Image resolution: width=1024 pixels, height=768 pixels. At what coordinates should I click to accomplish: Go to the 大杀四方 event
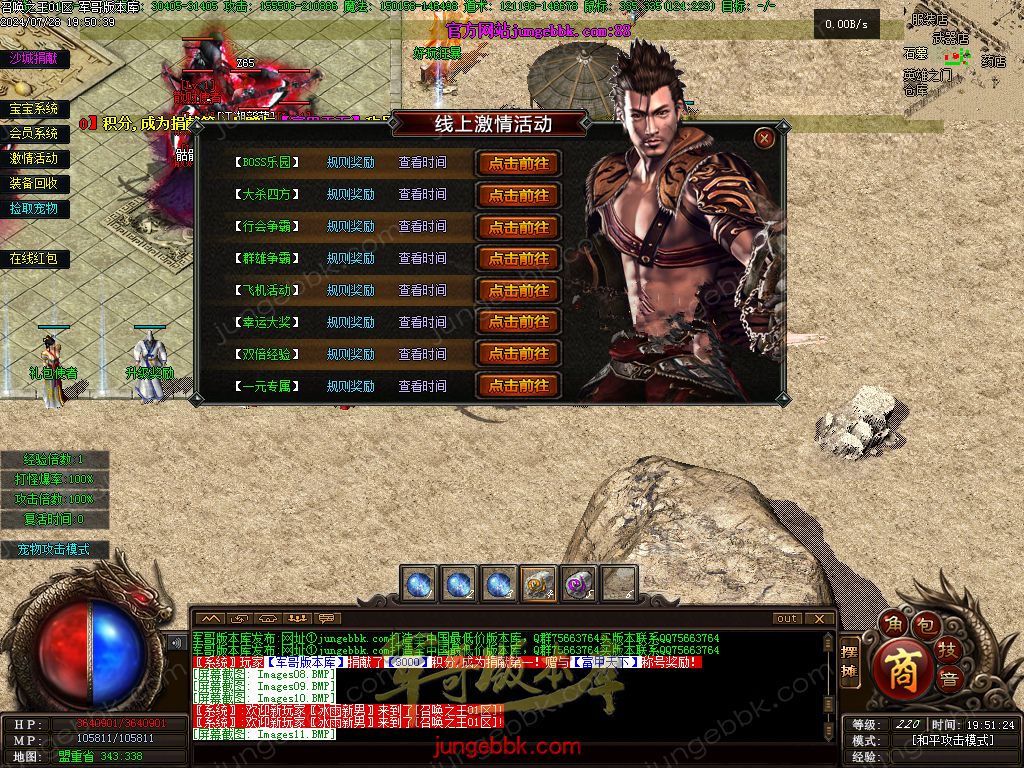pos(518,195)
